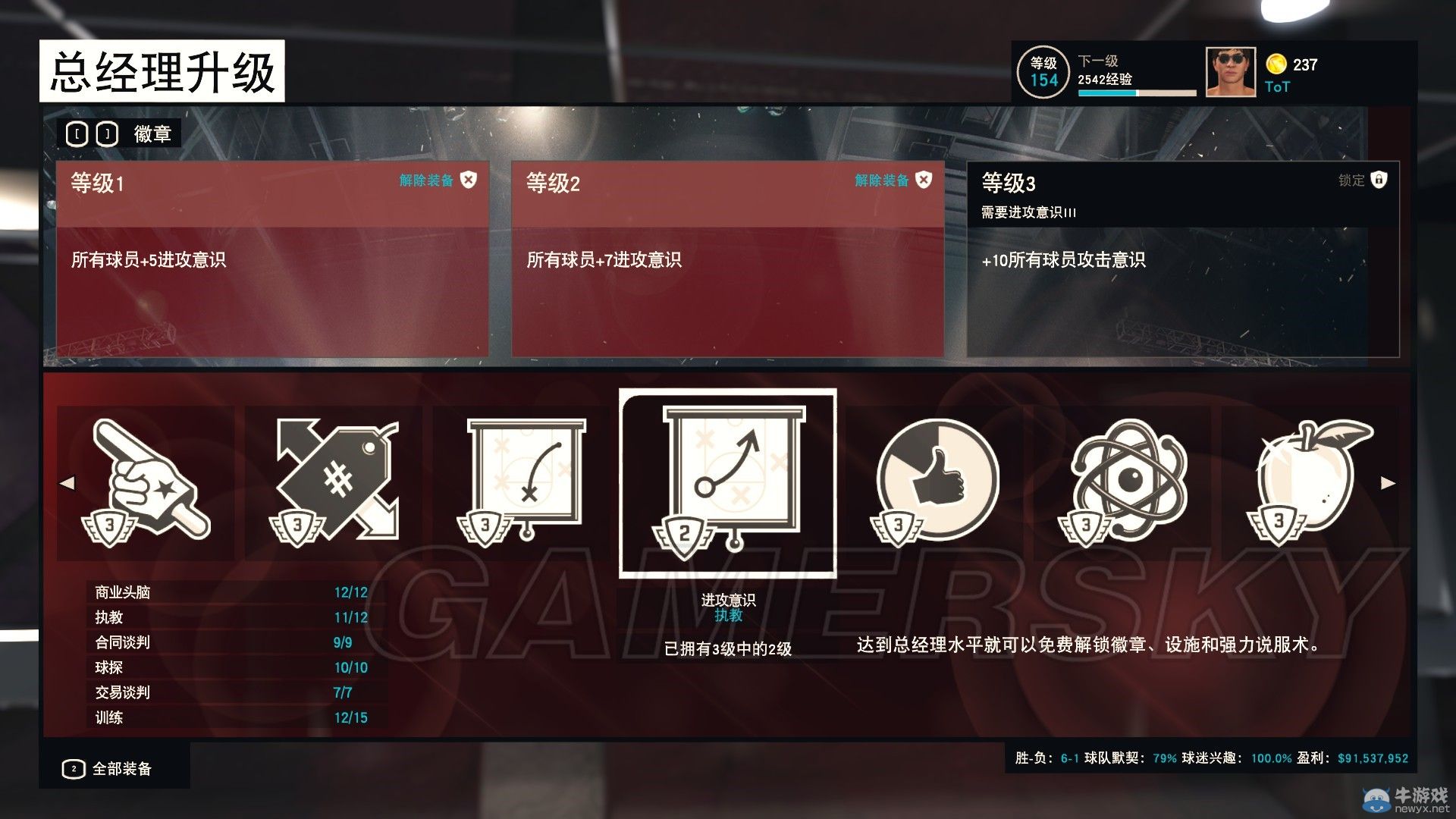This screenshot has width=1456, height=819.
Task: Click the lock icon on 等级3
Action: tap(1378, 180)
